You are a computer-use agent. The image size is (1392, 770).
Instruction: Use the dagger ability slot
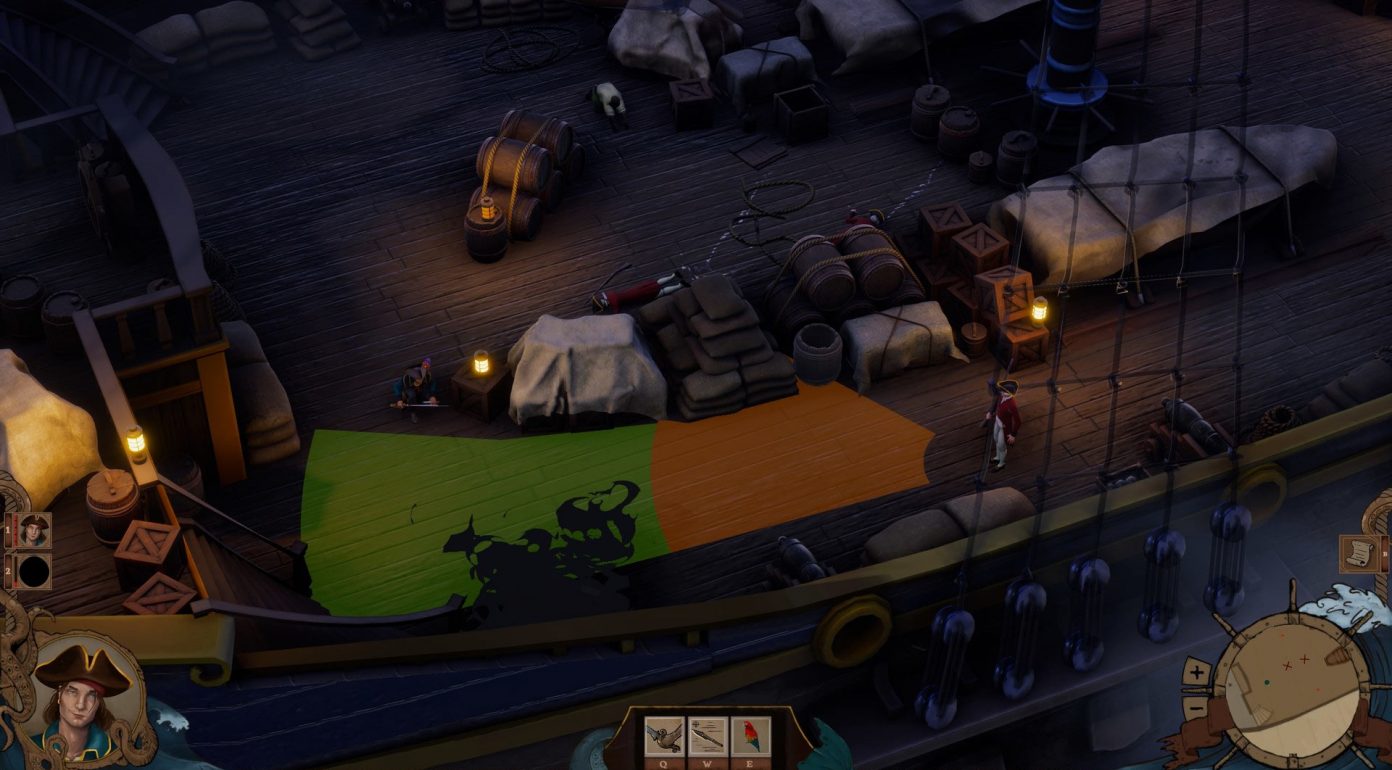pos(708,735)
